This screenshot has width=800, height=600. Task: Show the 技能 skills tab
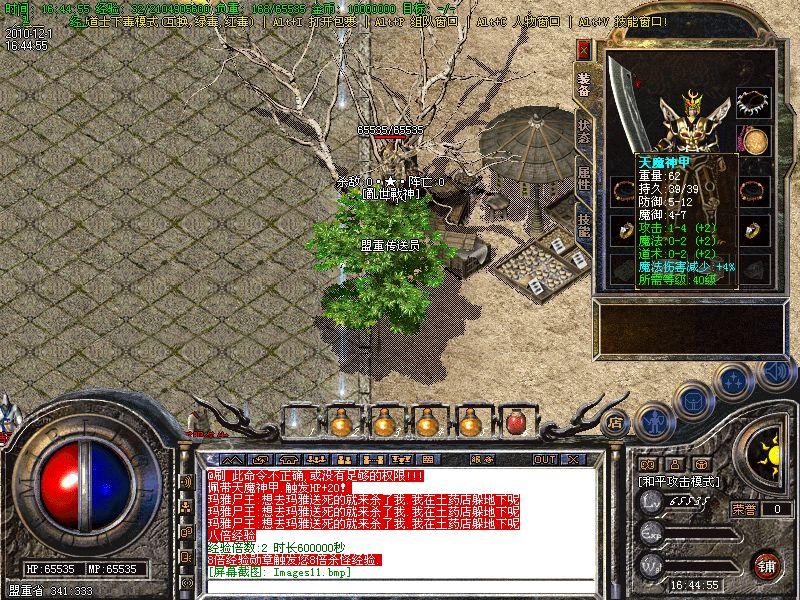[x=584, y=229]
